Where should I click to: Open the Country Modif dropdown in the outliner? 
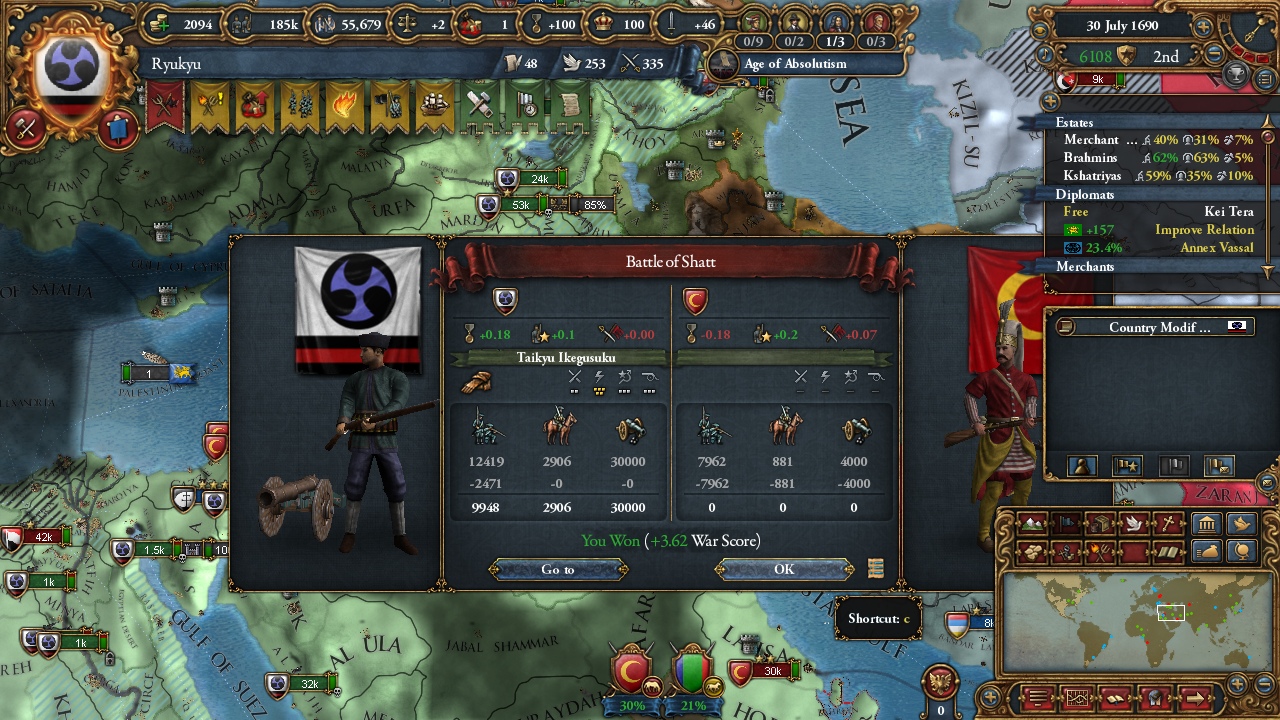[1155, 327]
